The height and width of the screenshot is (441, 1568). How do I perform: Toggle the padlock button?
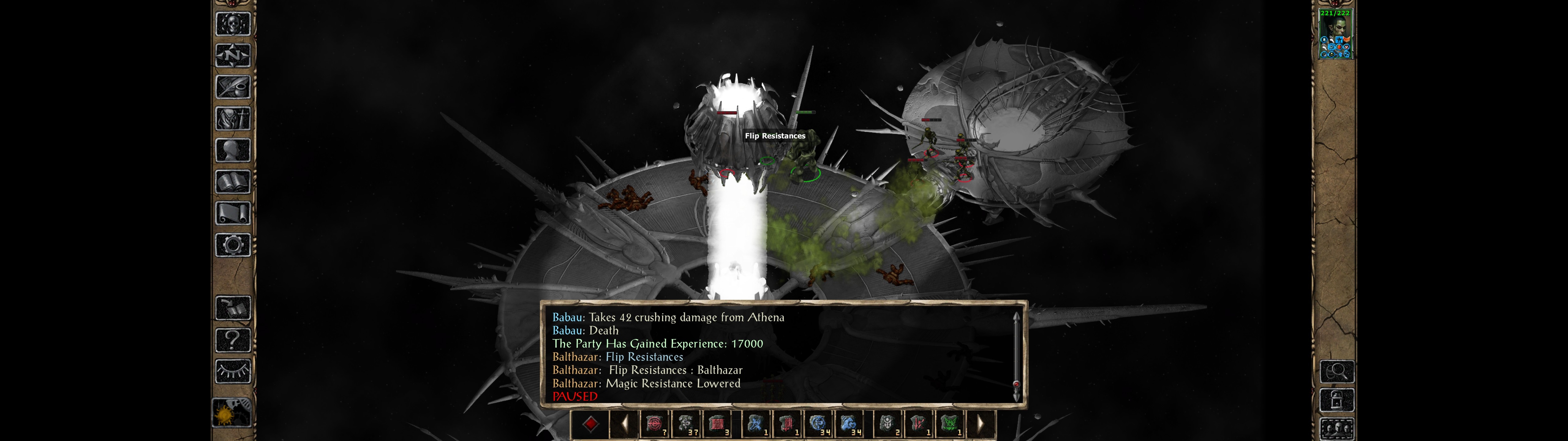pyautogui.click(x=1337, y=400)
